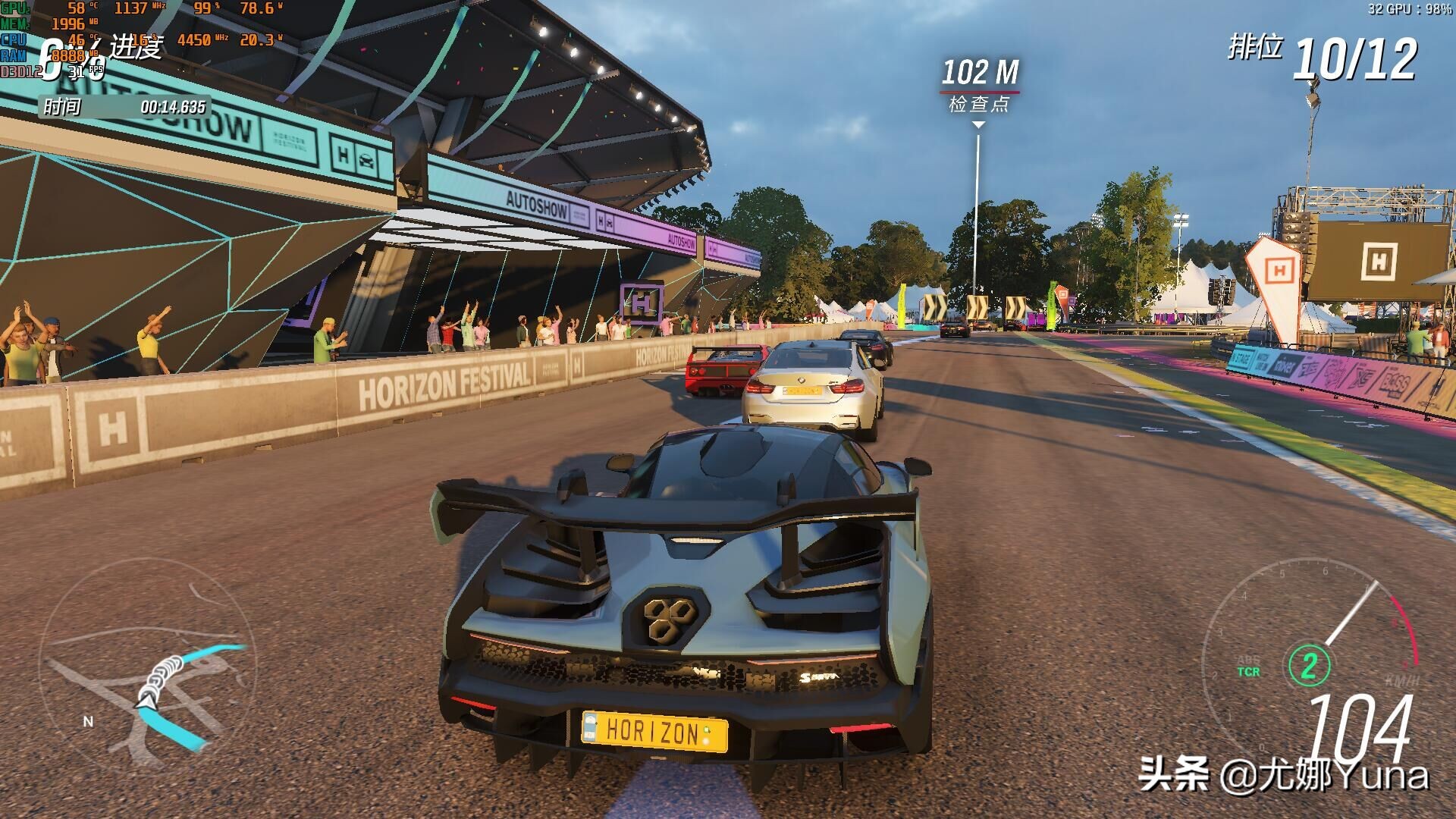Click the TCR traction control indicator
The image size is (1456, 819).
point(1248,672)
